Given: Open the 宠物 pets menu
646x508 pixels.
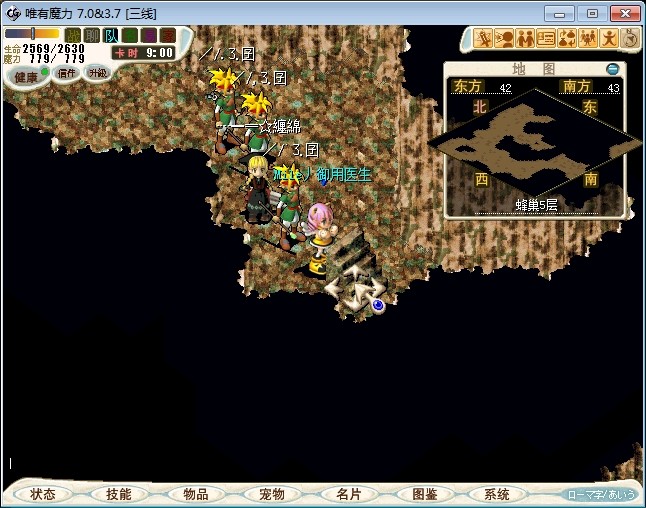Looking at the screenshot, I should point(271,494).
